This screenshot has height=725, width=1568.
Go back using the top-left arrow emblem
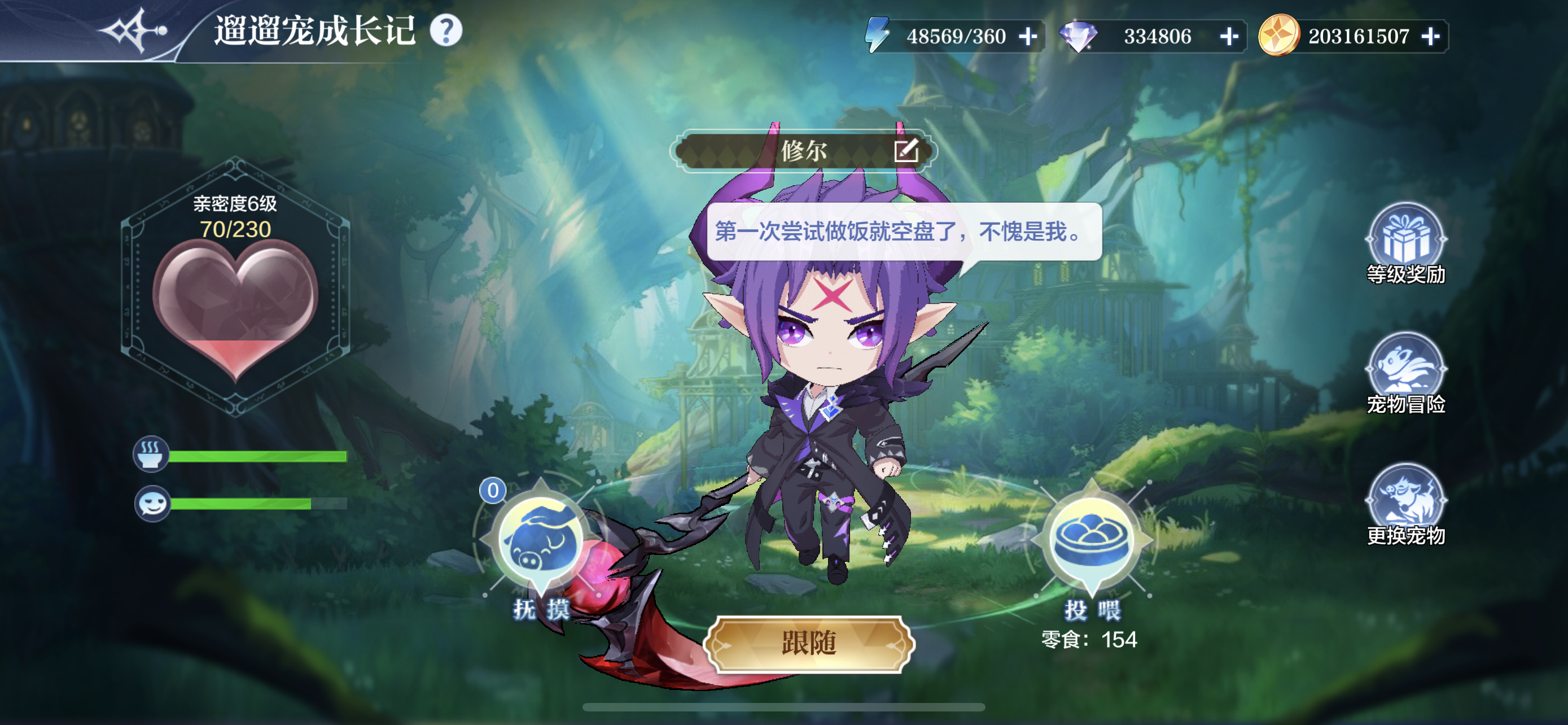pyautogui.click(x=133, y=30)
